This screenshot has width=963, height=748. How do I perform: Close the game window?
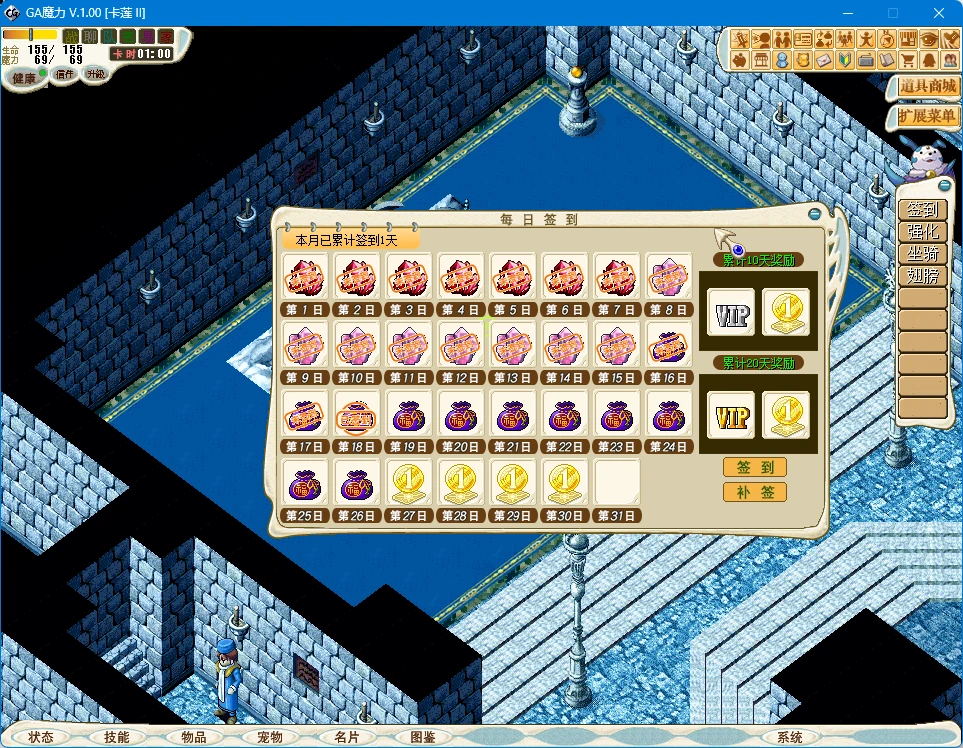pyautogui.click(x=938, y=13)
